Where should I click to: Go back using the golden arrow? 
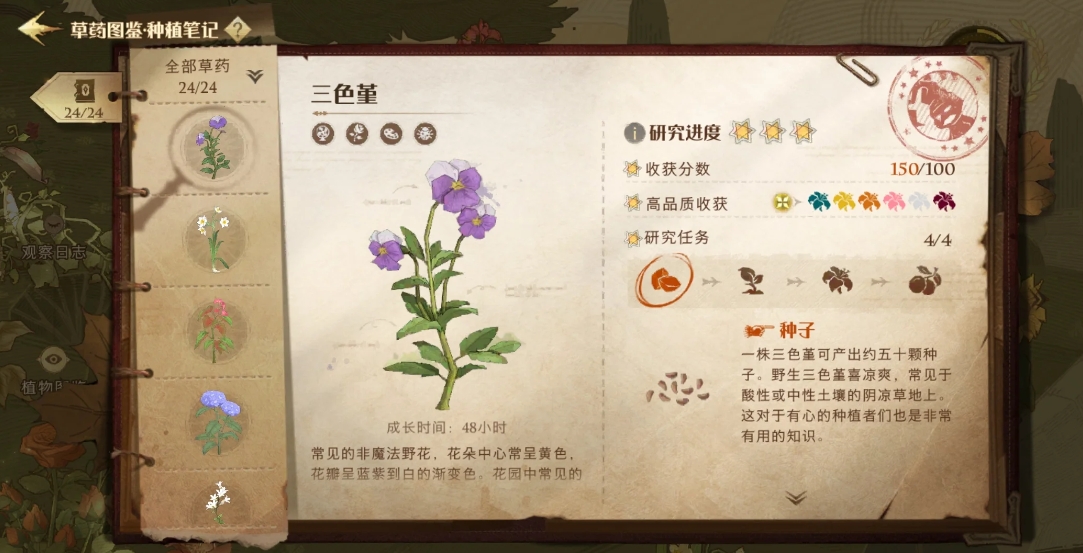pyautogui.click(x=38, y=28)
